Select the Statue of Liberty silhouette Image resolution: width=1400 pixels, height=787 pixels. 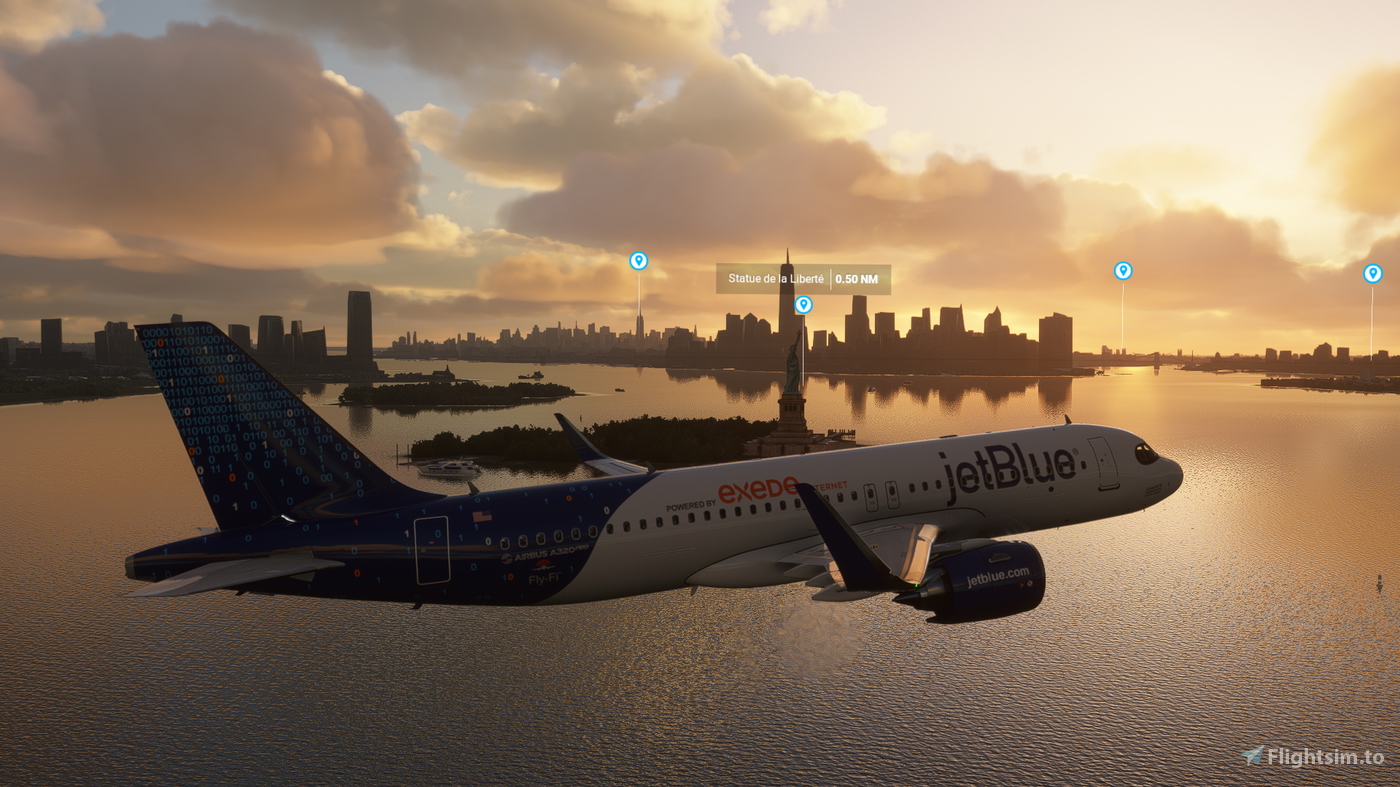point(794,365)
